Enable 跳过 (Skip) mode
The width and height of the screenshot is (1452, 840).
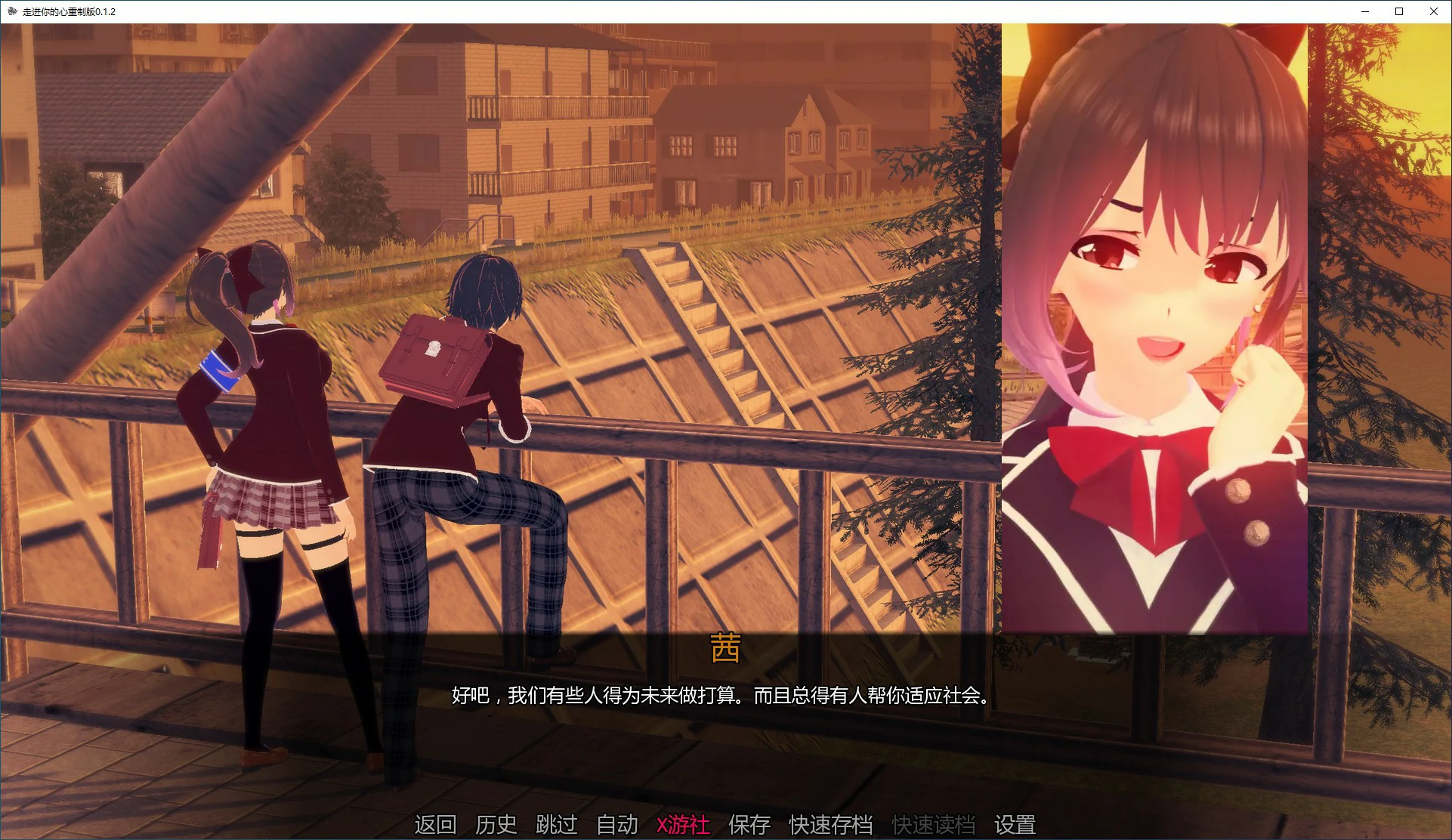coord(556,825)
